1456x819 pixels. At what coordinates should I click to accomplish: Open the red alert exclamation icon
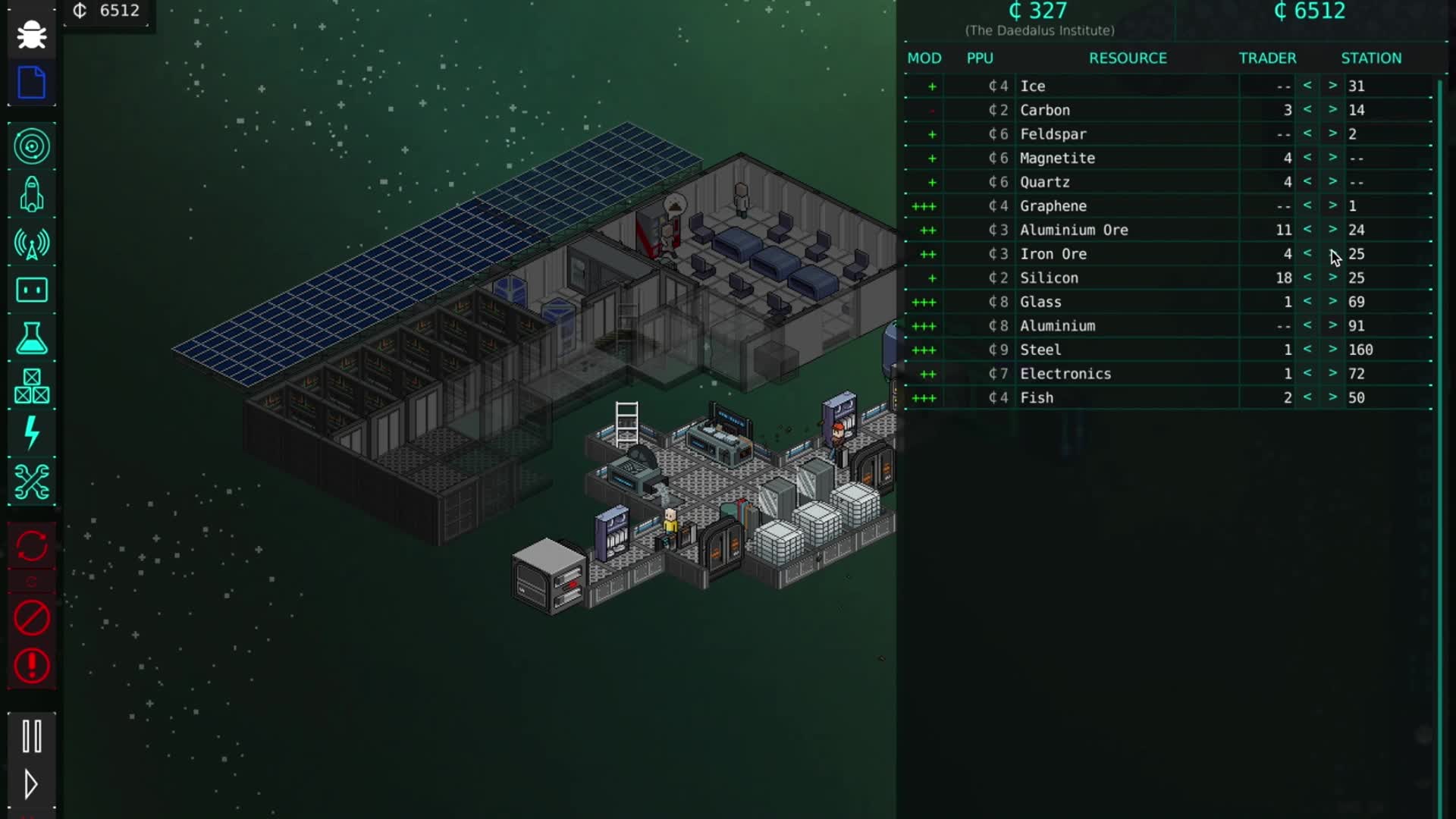[x=31, y=666]
